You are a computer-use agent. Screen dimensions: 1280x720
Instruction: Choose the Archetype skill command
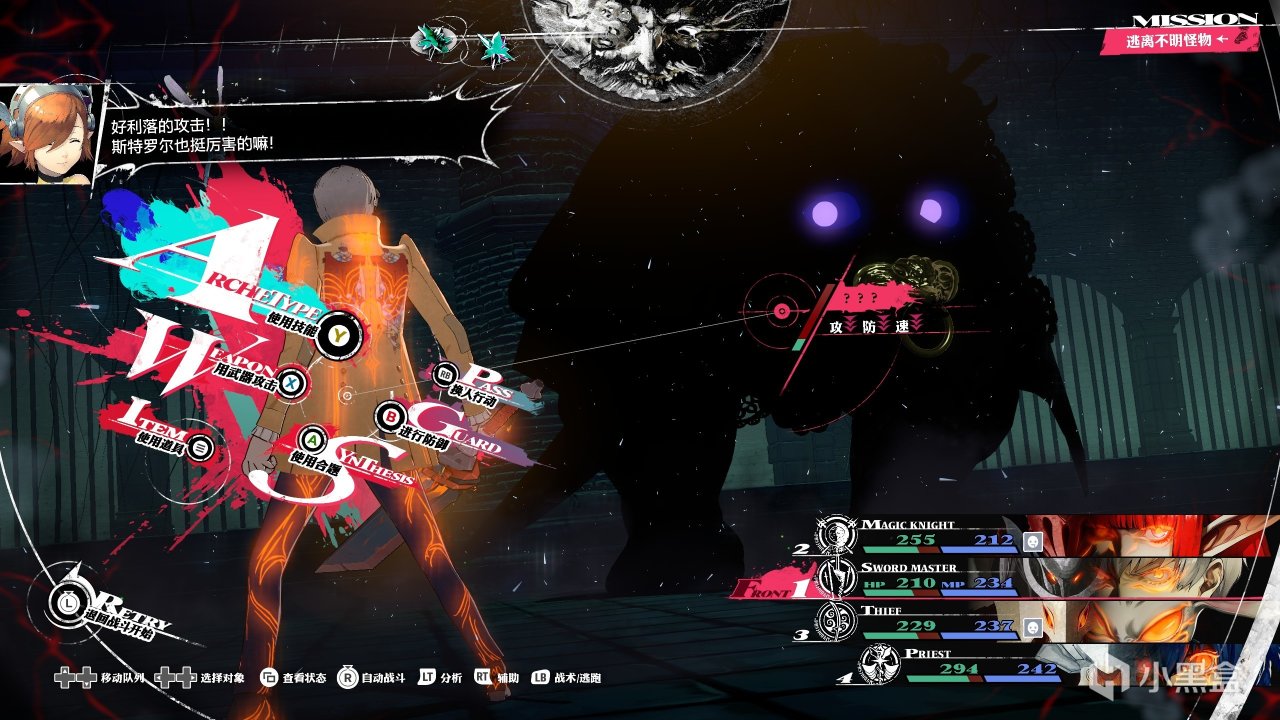pyautogui.click(x=338, y=334)
